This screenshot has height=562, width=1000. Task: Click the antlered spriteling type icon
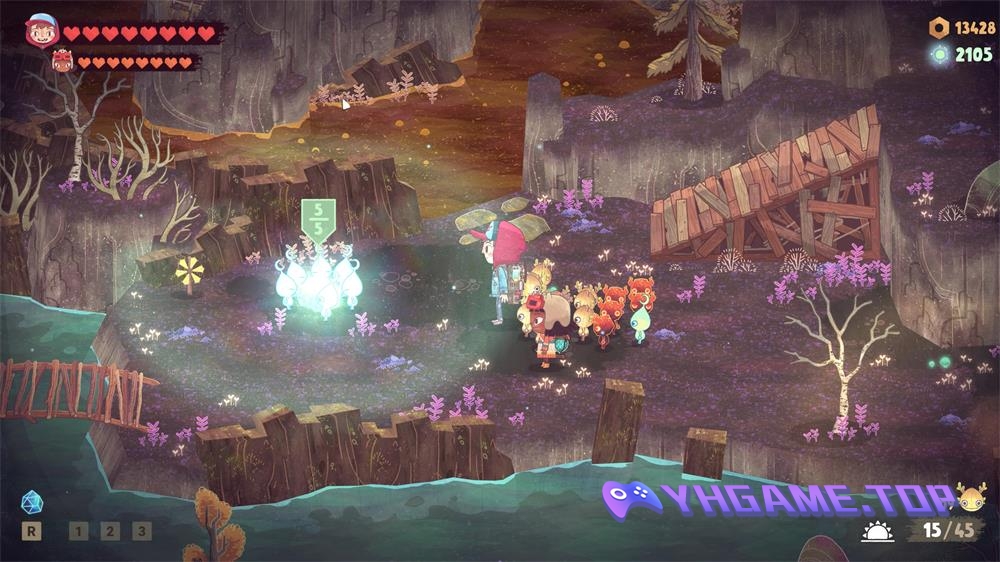pos(971,497)
